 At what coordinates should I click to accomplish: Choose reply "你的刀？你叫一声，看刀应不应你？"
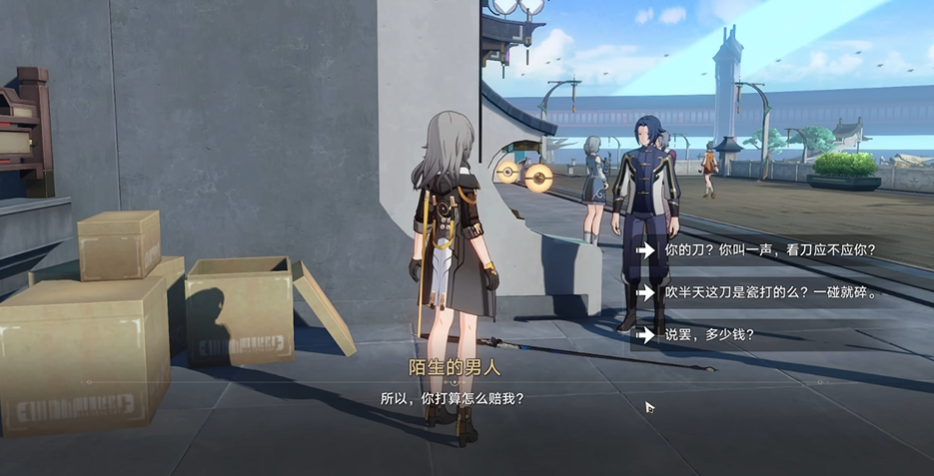tap(768, 250)
